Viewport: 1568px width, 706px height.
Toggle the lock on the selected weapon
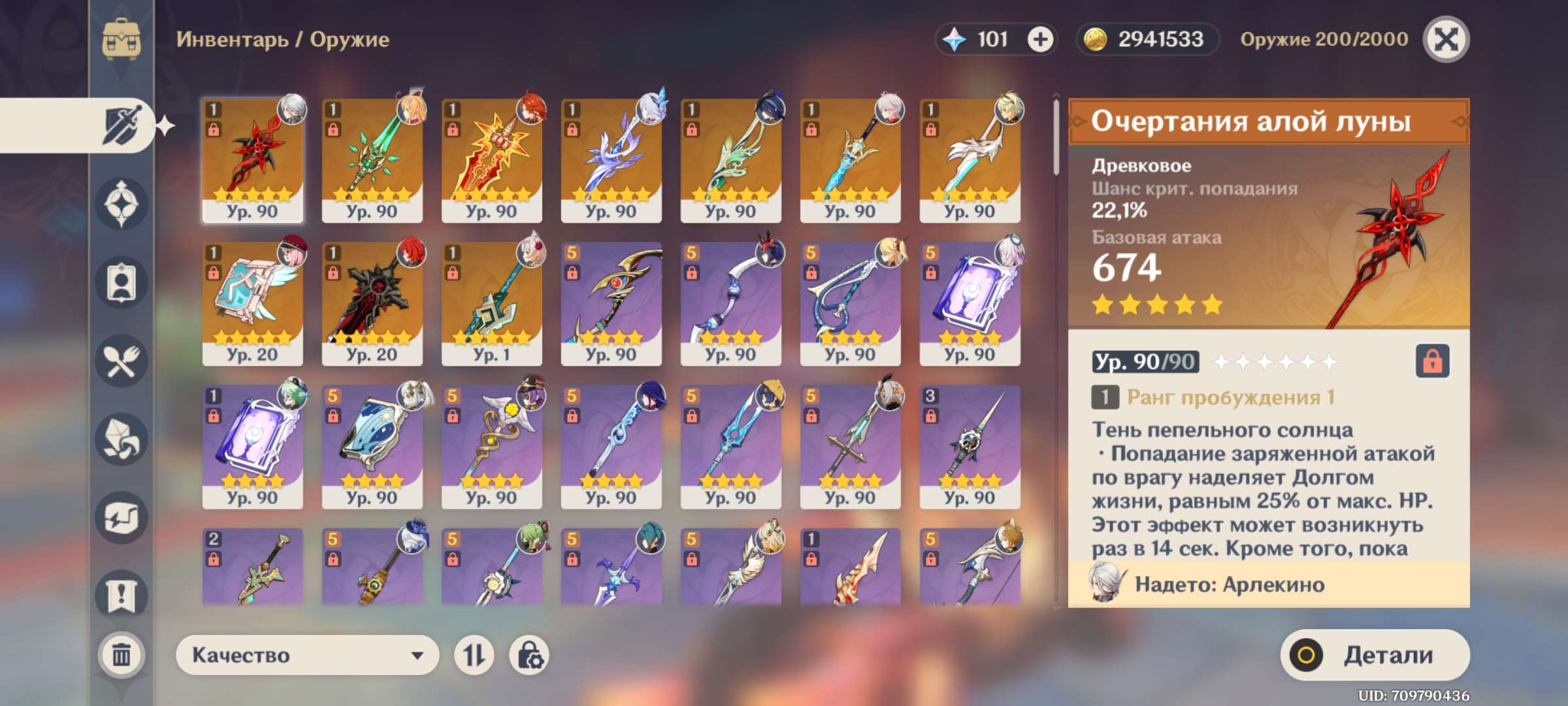1432,361
